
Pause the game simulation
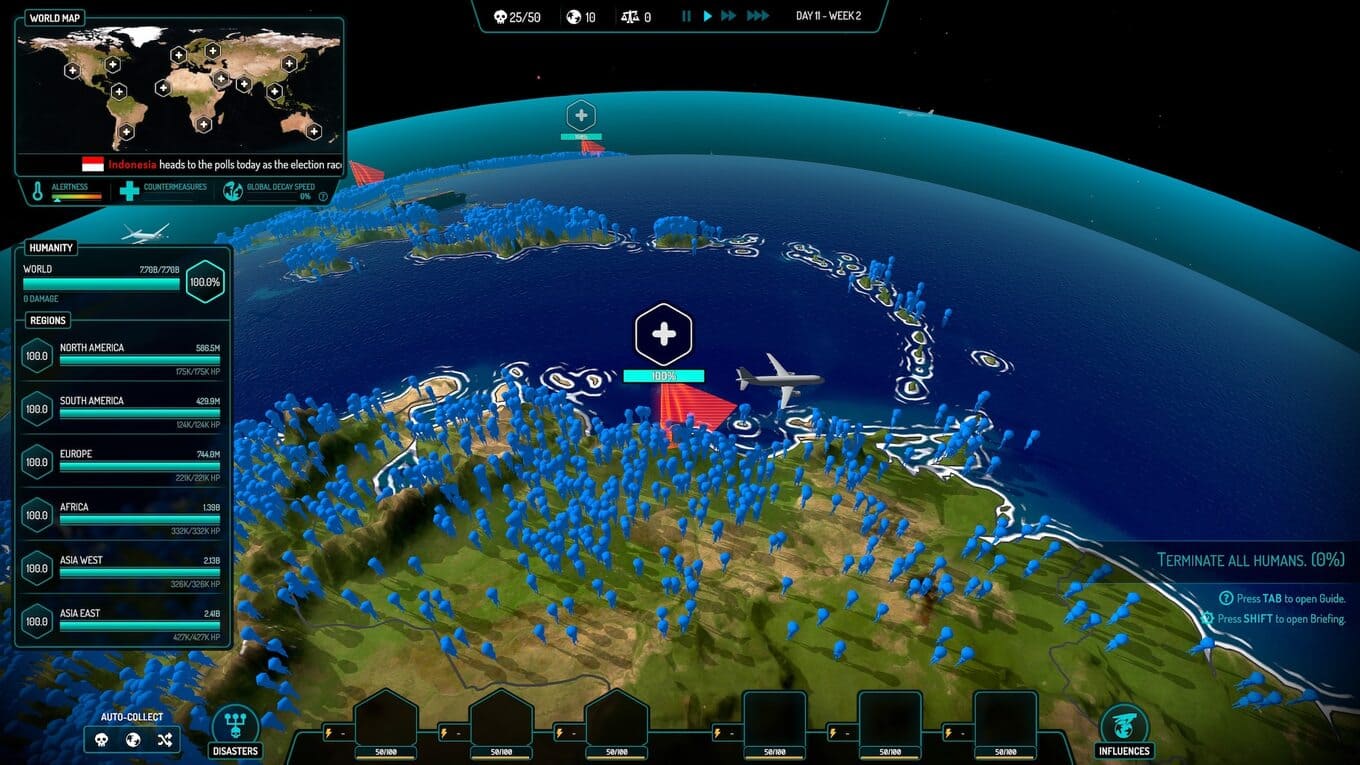tap(686, 16)
